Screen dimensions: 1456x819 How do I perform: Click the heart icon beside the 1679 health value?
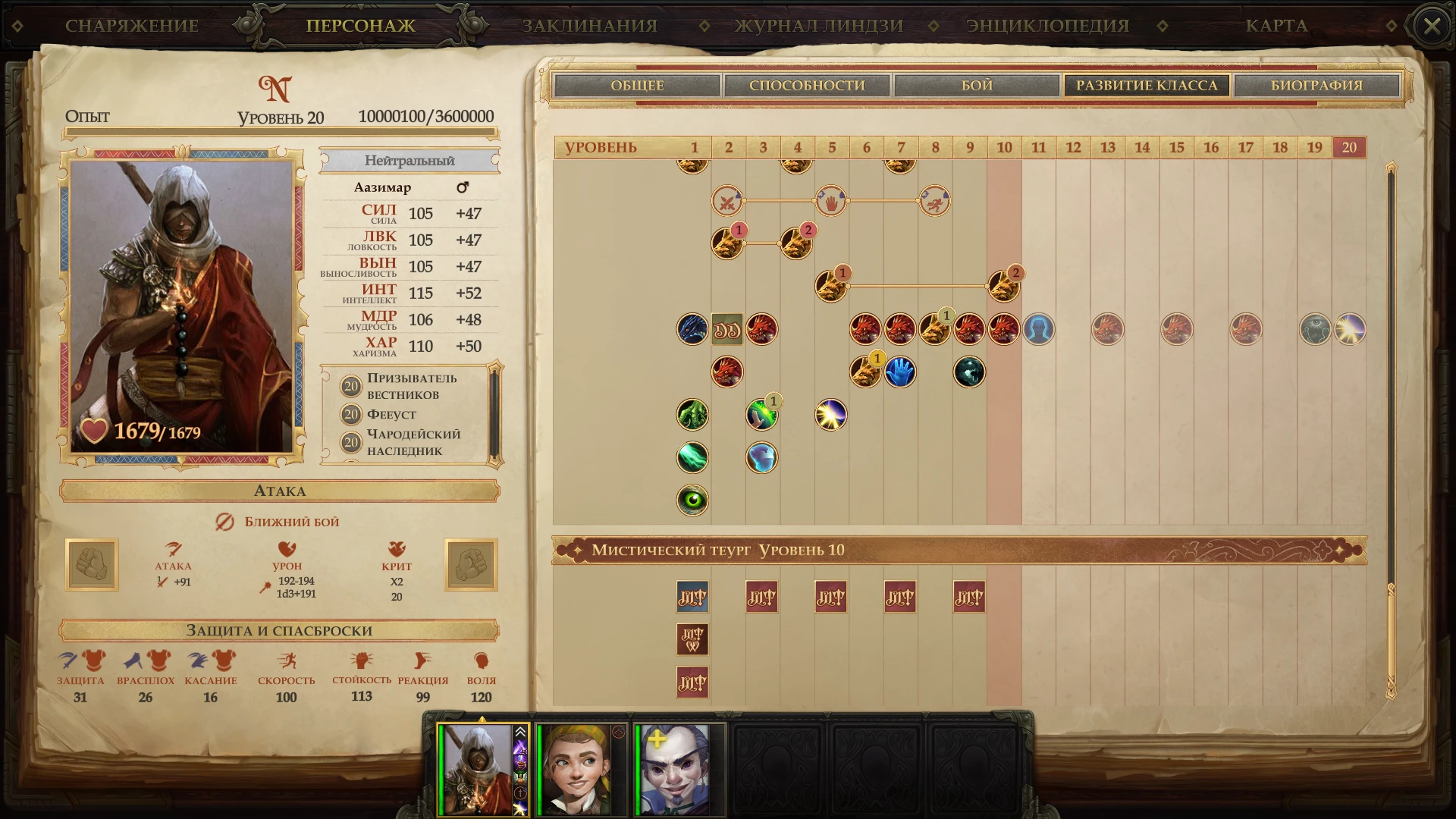pos(96,430)
